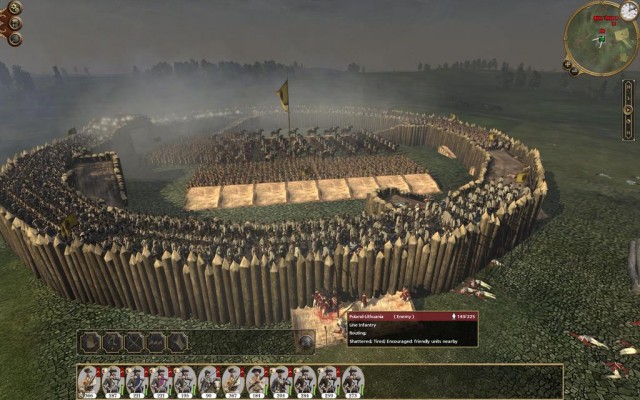The height and width of the screenshot is (400, 640).
Task: Pause the battle from the speed panel
Action: [x=627, y=87]
